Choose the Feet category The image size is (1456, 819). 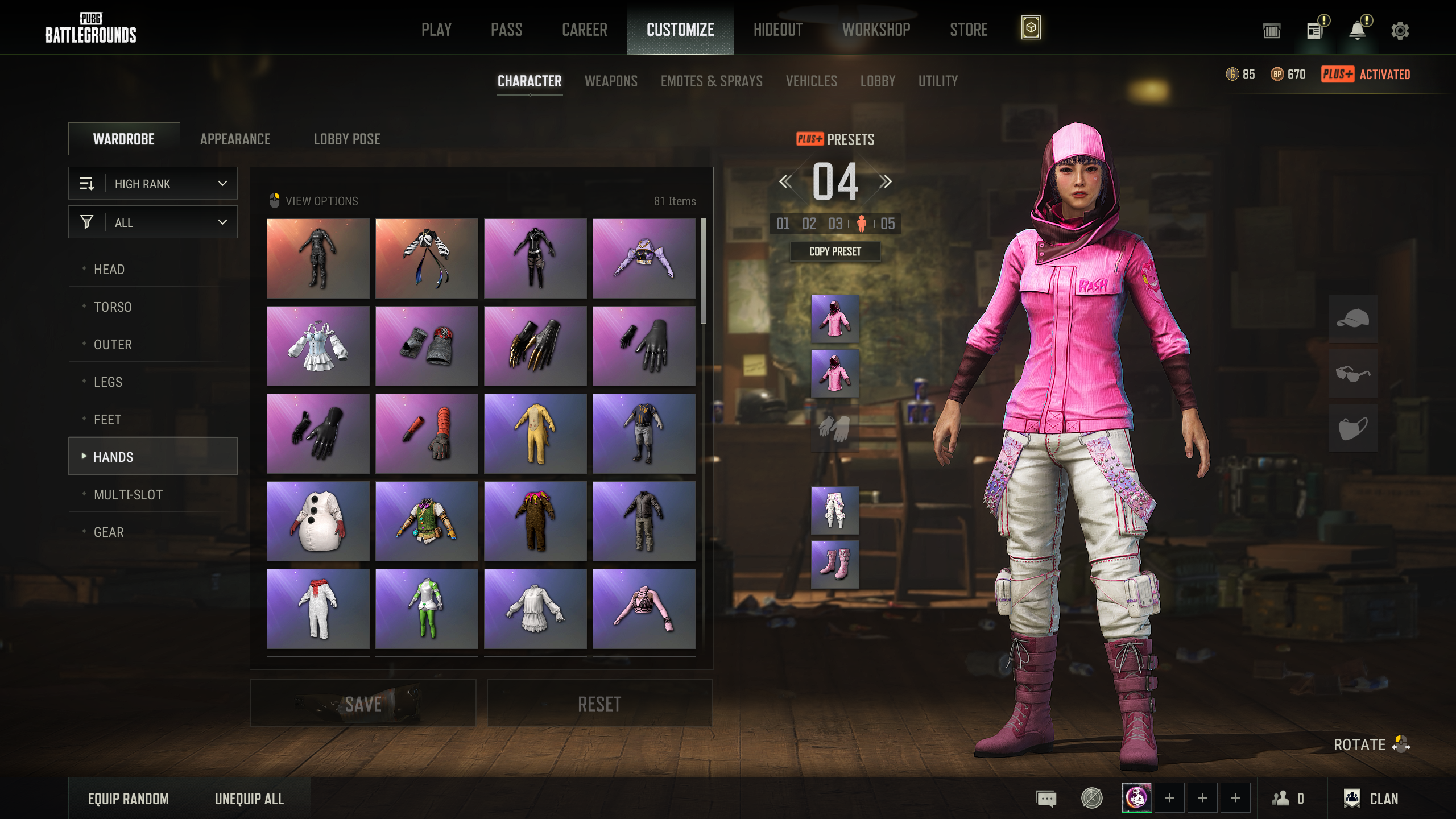107,420
